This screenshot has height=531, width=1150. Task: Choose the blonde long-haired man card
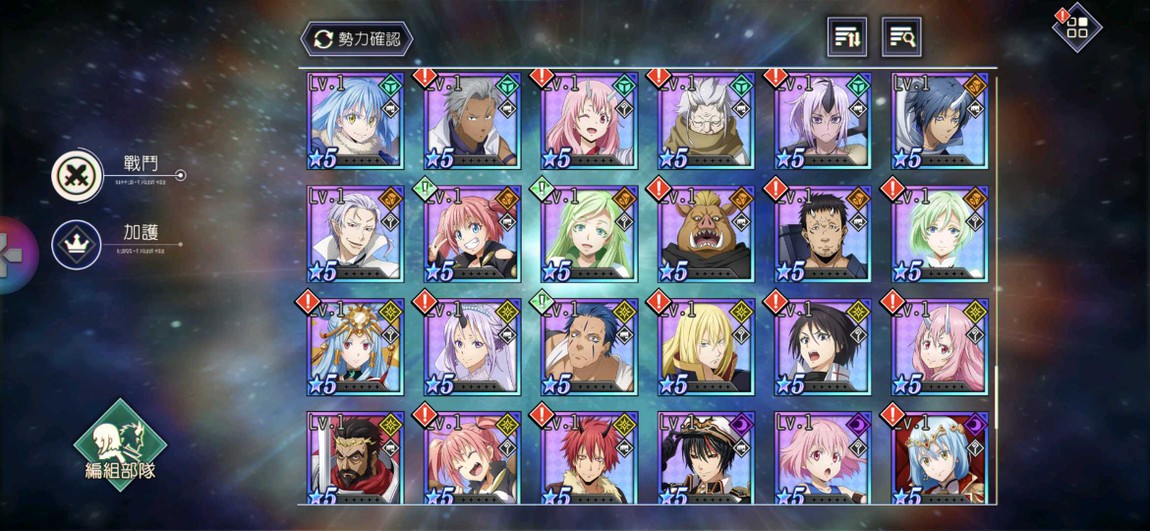(705, 346)
